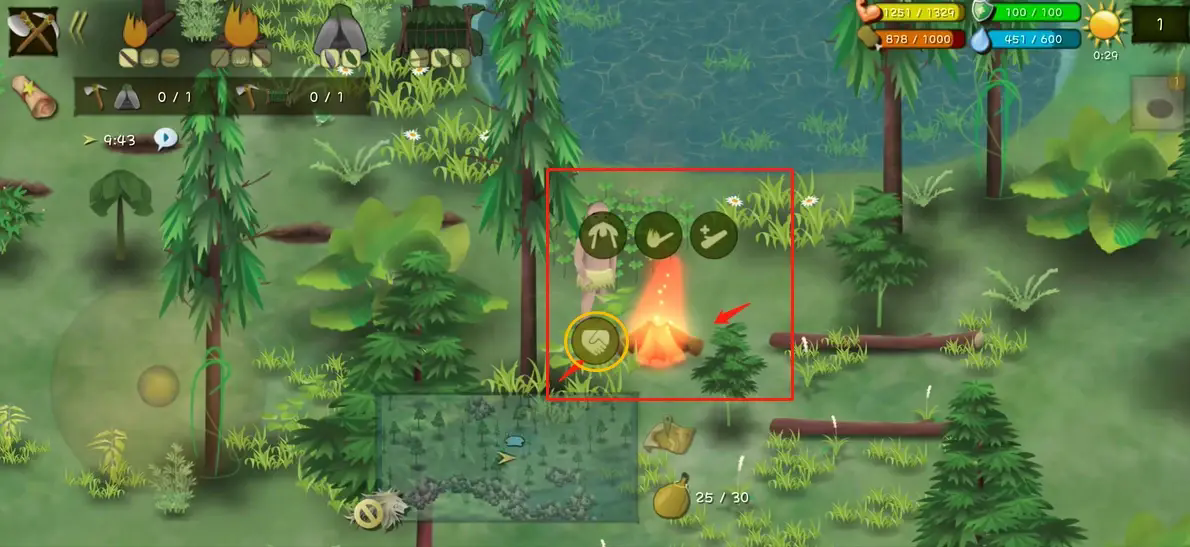Tap the forbidden-sign nest icon
Screen dimensions: 1190x547
[368, 513]
